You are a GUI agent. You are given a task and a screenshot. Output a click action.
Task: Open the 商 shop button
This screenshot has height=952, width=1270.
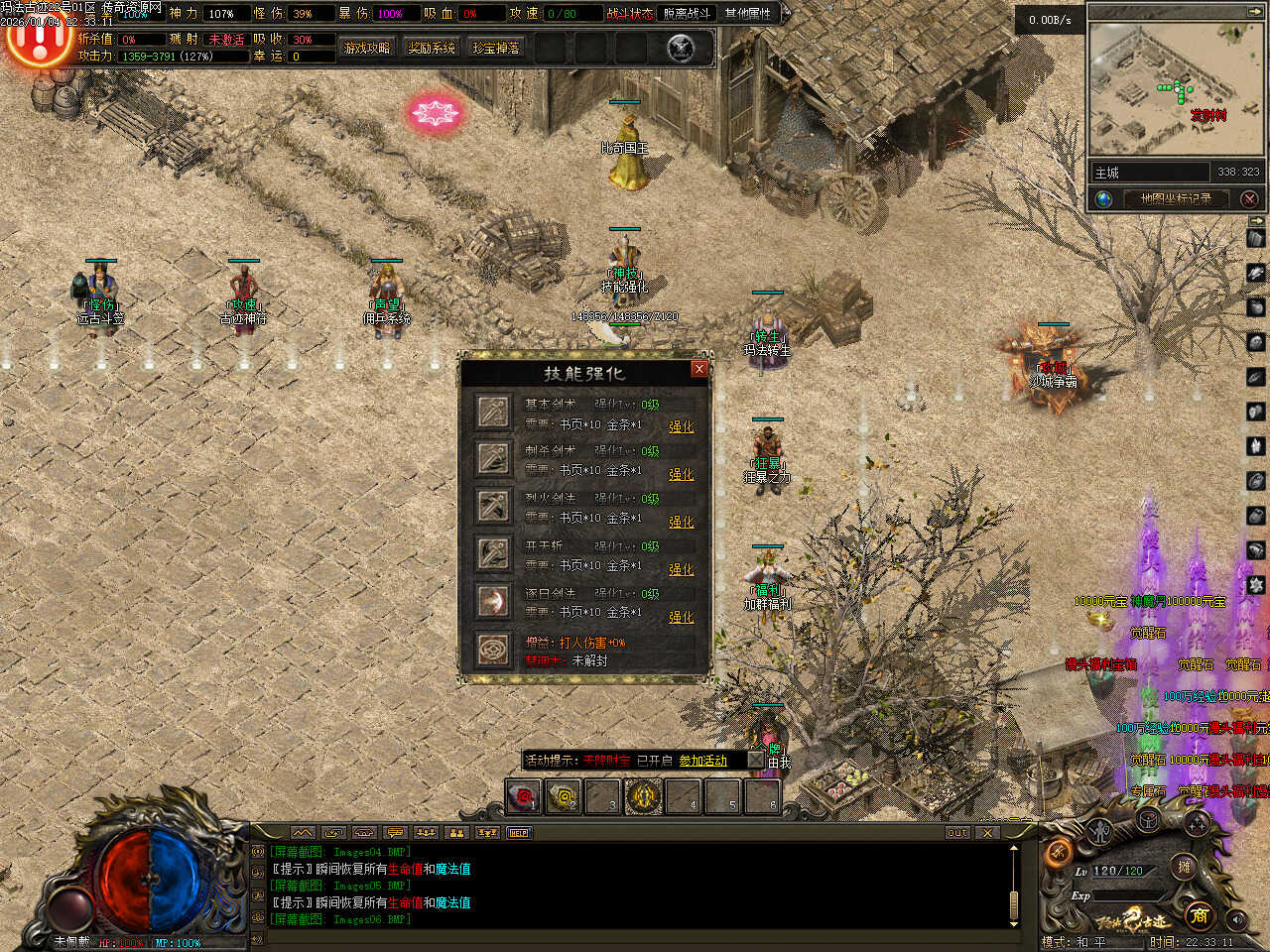(1199, 915)
